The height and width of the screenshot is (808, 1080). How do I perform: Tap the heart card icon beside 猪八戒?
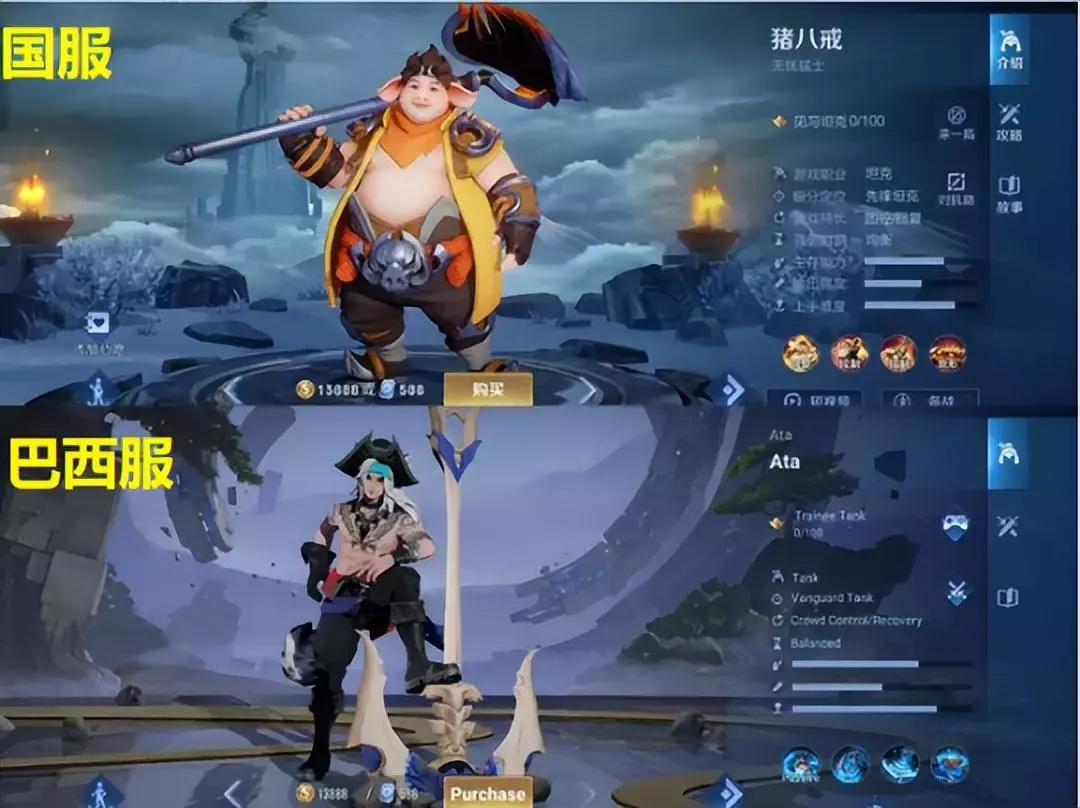point(97,323)
